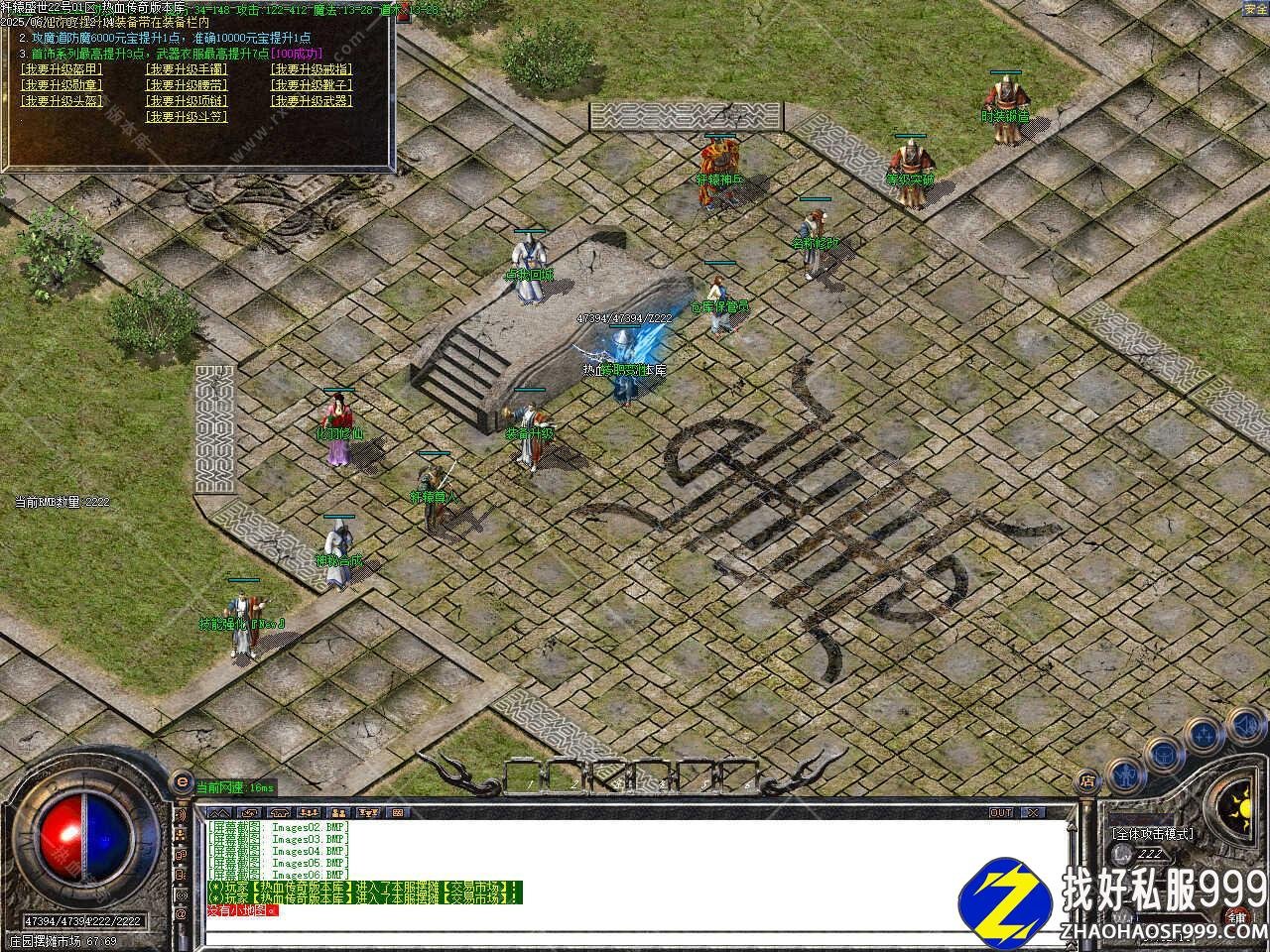The height and width of the screenshot is (952, 1270).
Task: Select 我要升级勋章 medal upgrade option
Action: (61, 85)
